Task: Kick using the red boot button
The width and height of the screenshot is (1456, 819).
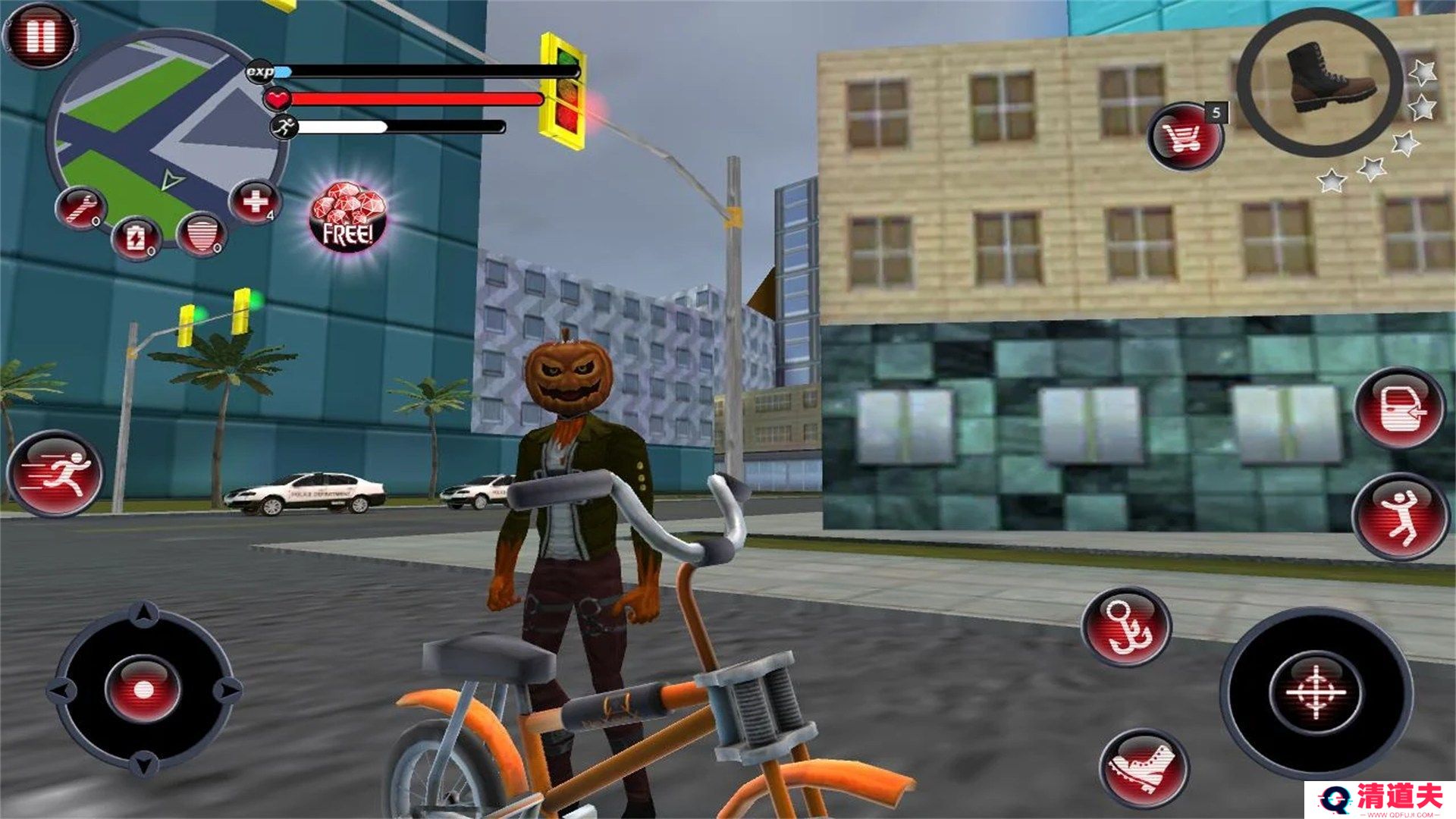Action: pos(1144,768)
